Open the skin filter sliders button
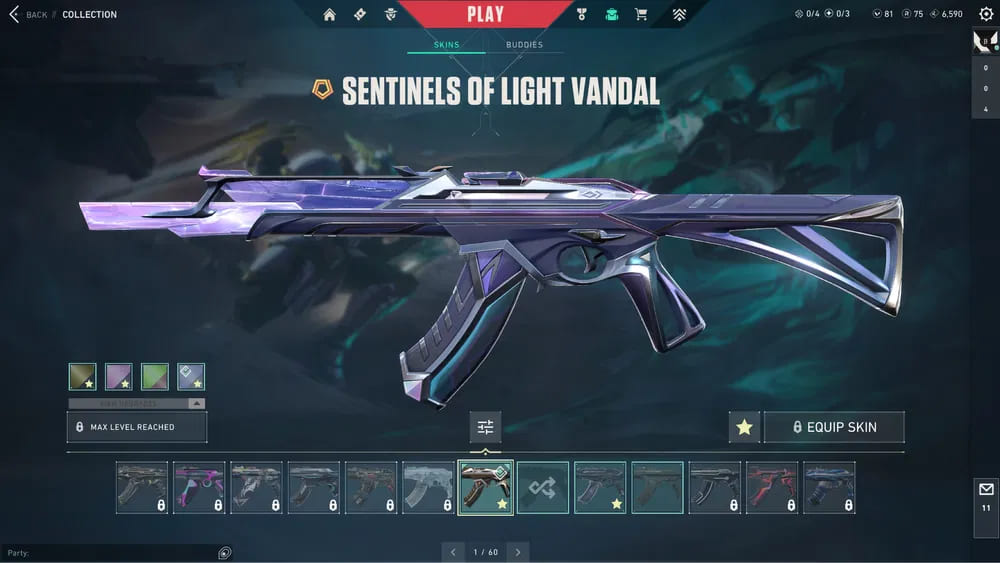The height and width of the screenshot is (563, 1000). [485, 427]
